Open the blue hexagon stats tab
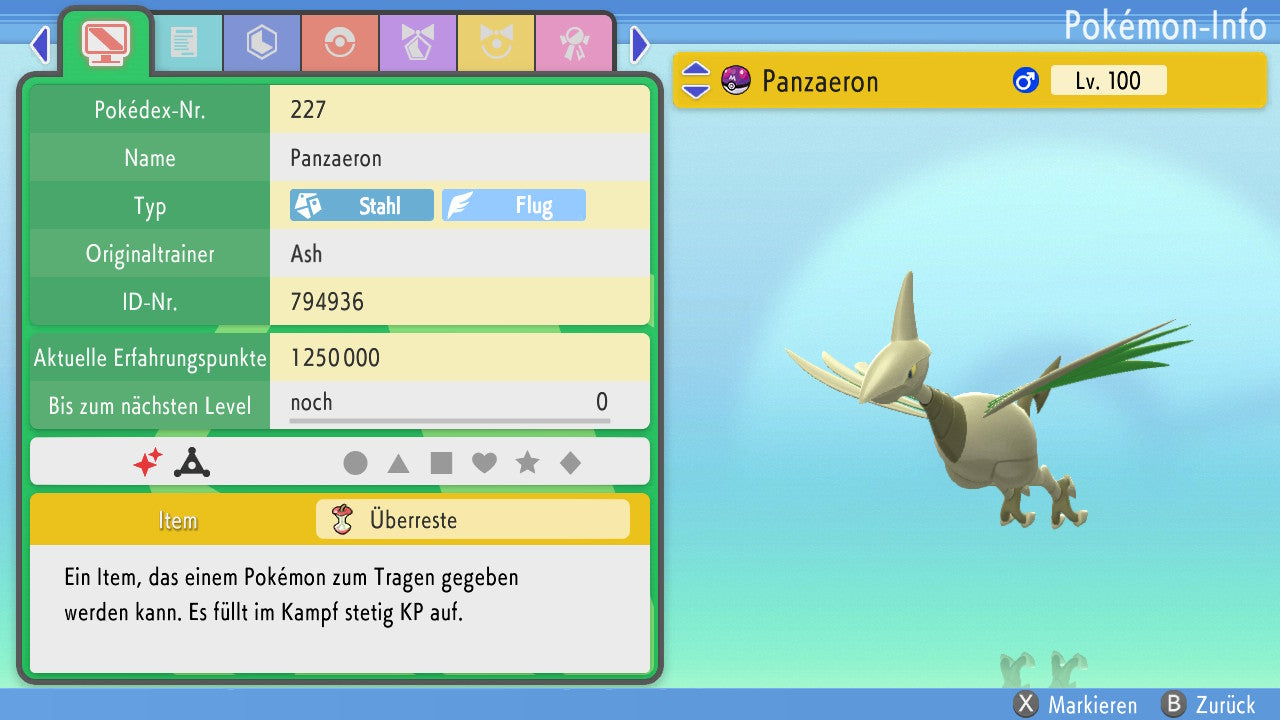 [262, 43]
